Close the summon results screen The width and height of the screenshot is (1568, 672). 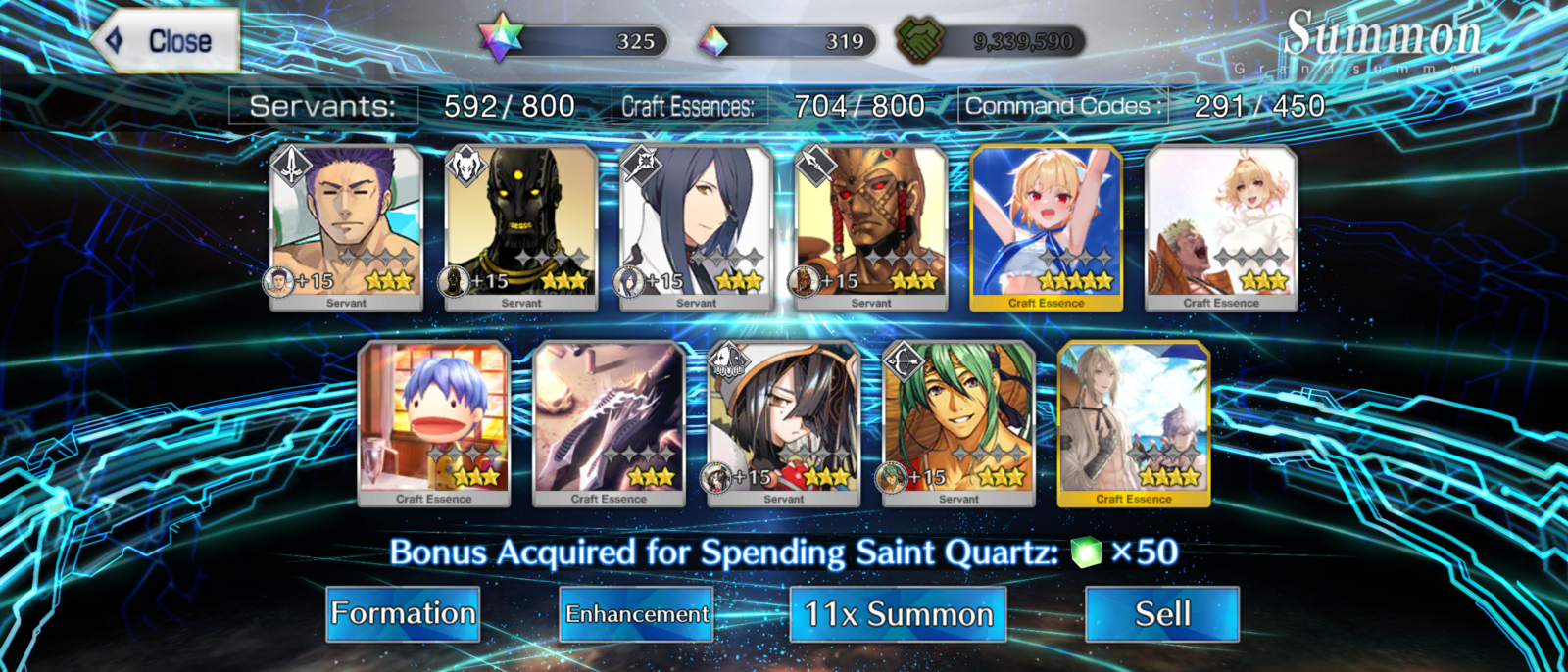[x=167, y=41]
